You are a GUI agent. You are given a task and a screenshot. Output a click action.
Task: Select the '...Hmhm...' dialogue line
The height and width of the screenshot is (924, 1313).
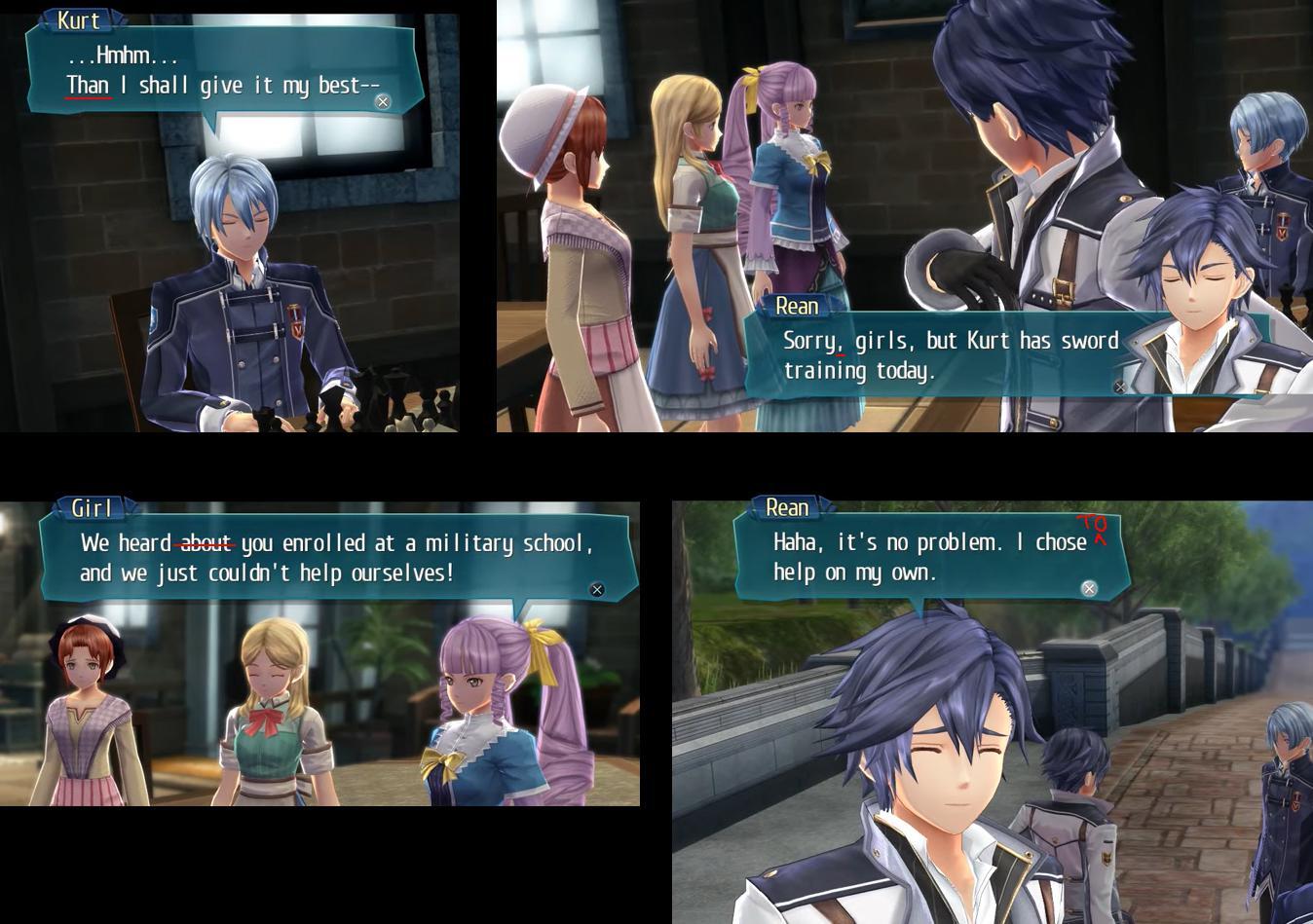(121, 55)
